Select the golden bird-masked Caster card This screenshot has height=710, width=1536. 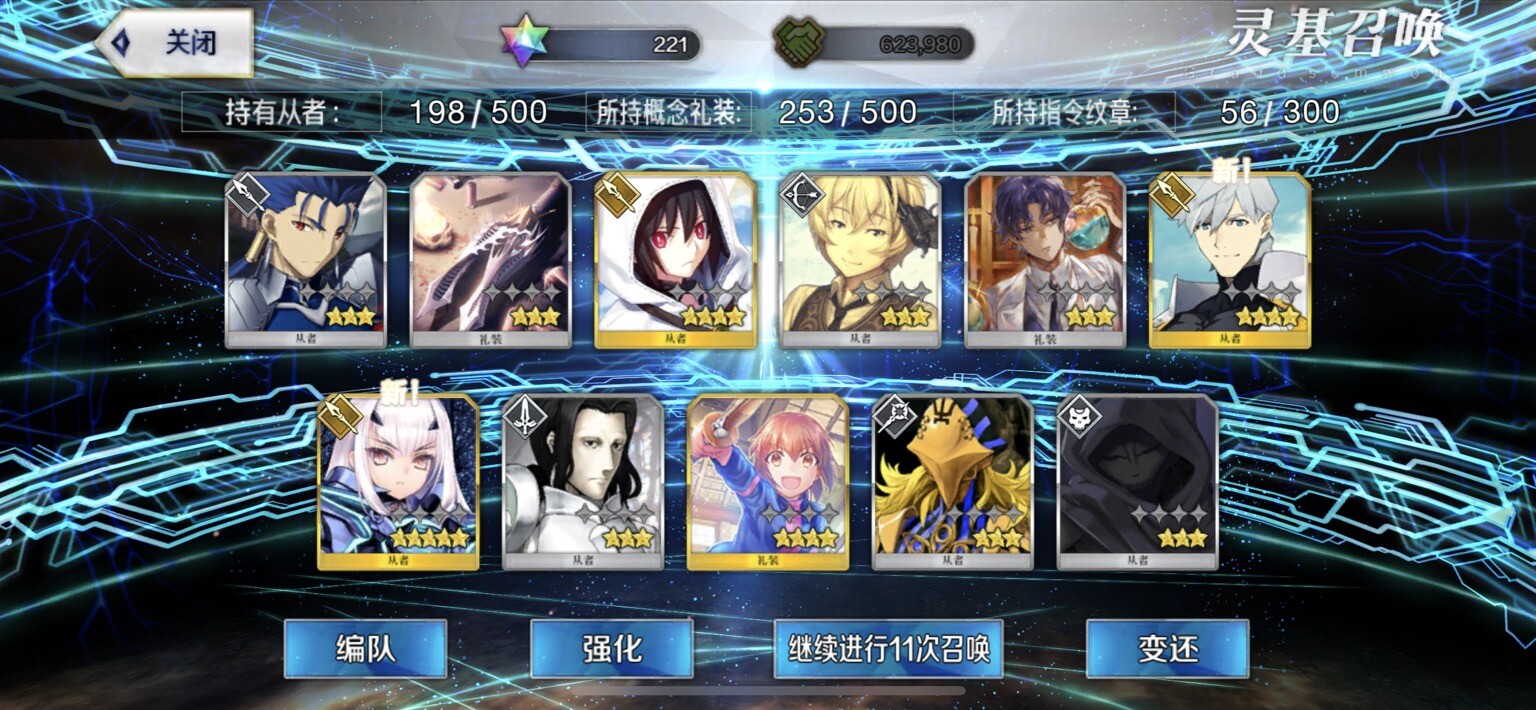953,482
